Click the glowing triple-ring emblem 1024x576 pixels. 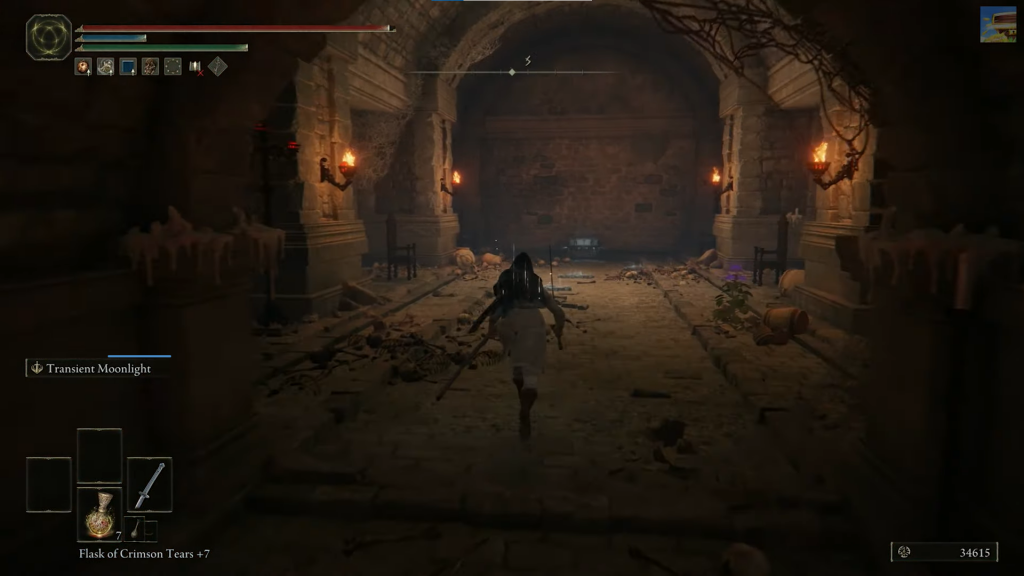pyautogui.click(x=49, y=37)
